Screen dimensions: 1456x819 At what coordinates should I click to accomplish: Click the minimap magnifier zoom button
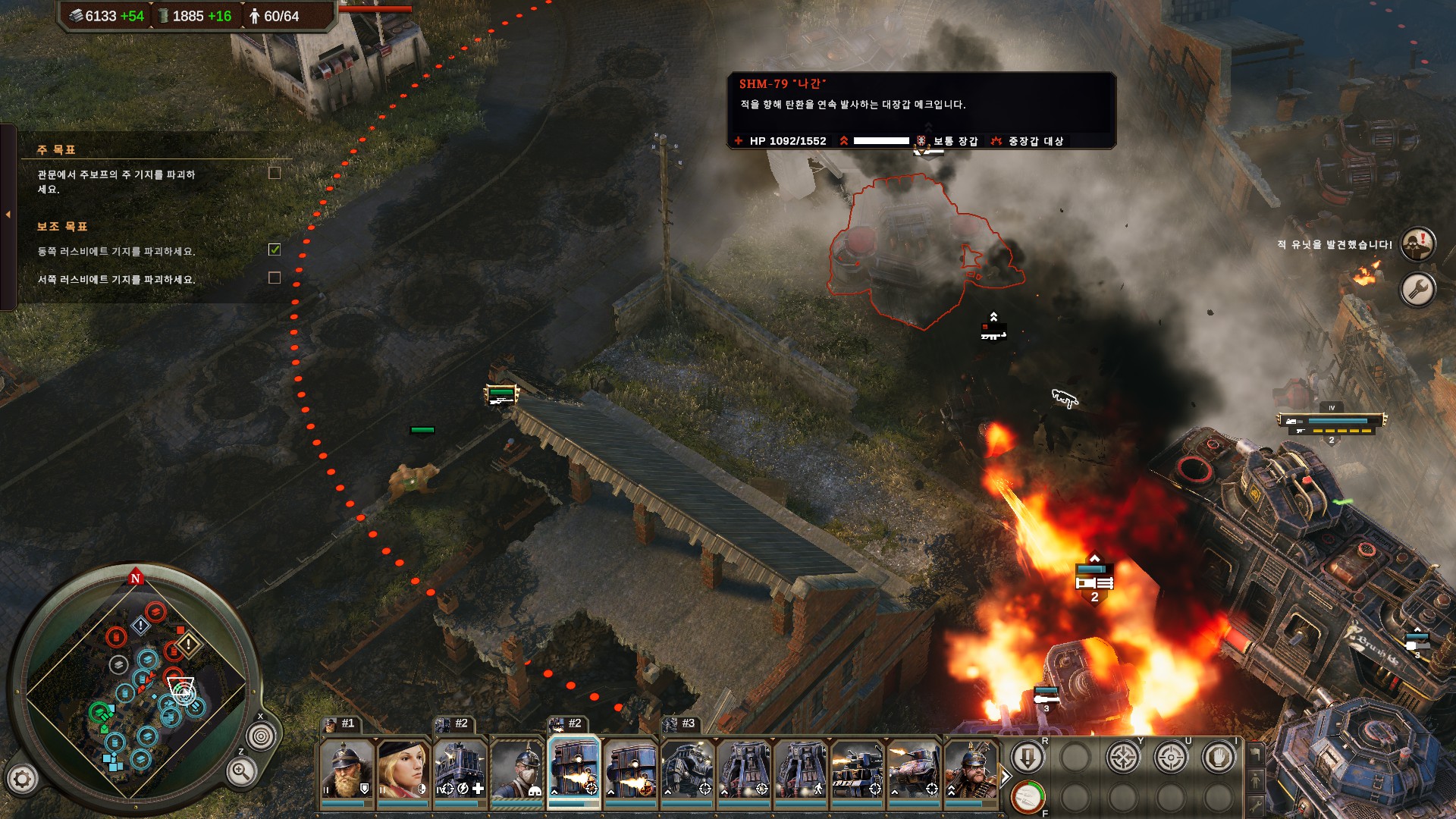[x=240, y=771]
